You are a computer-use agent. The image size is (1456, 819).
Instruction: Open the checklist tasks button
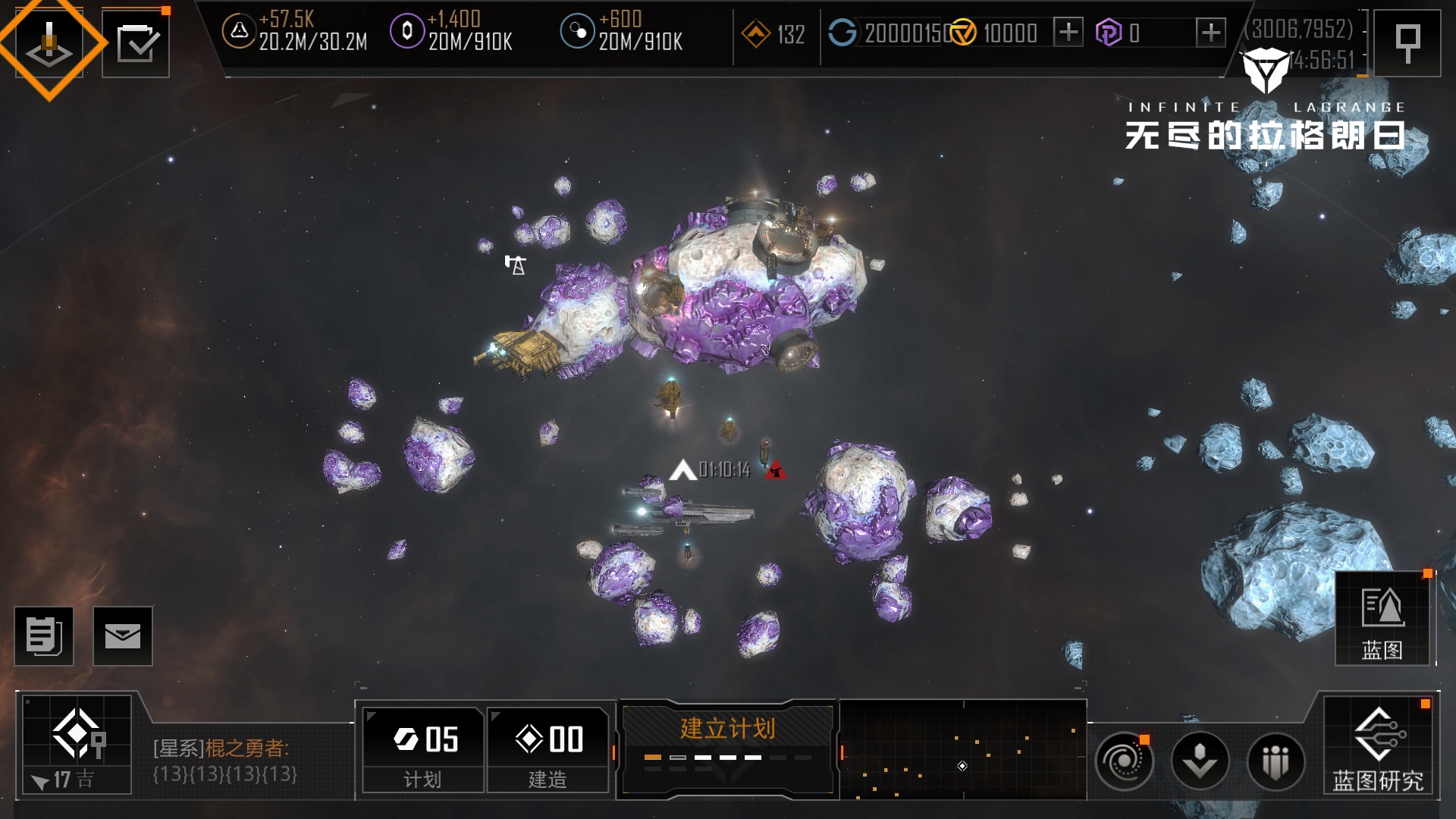click(136, 43)
